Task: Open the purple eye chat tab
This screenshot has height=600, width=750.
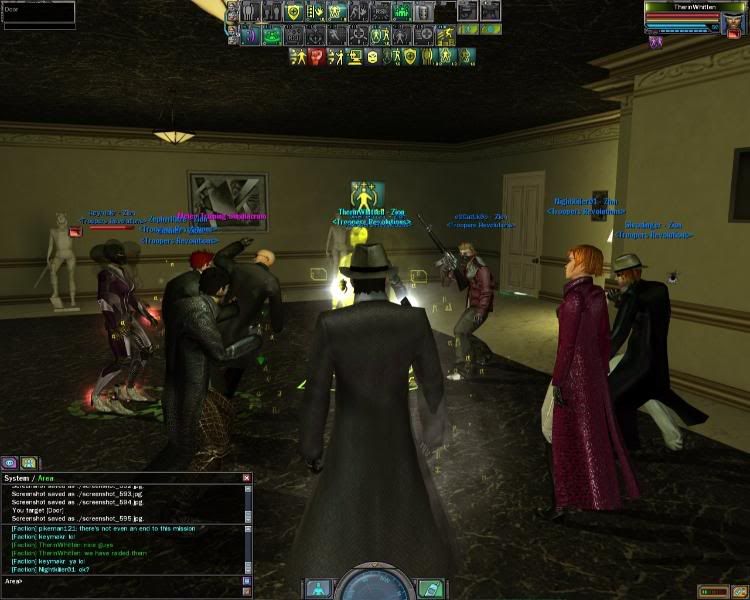Action: (x=10, y=463)
